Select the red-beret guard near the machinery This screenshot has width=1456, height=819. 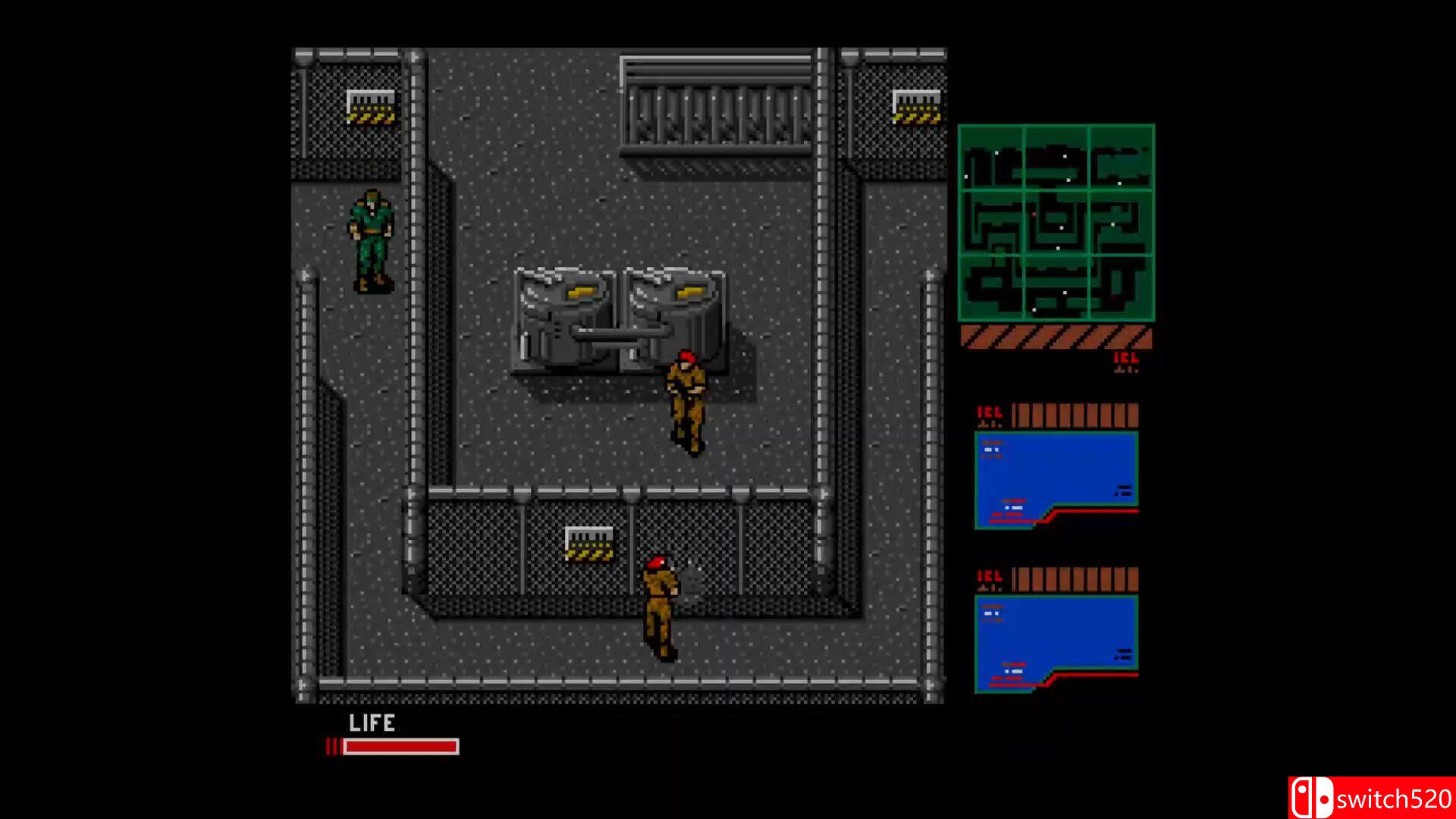(689, 402)
